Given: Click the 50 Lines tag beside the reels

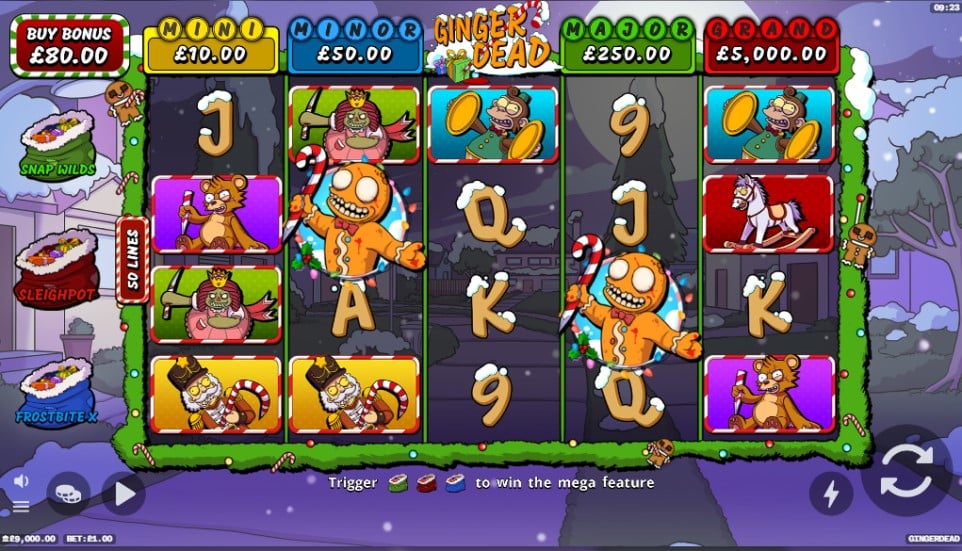Looking at the screenshot, I should point(133,260).
